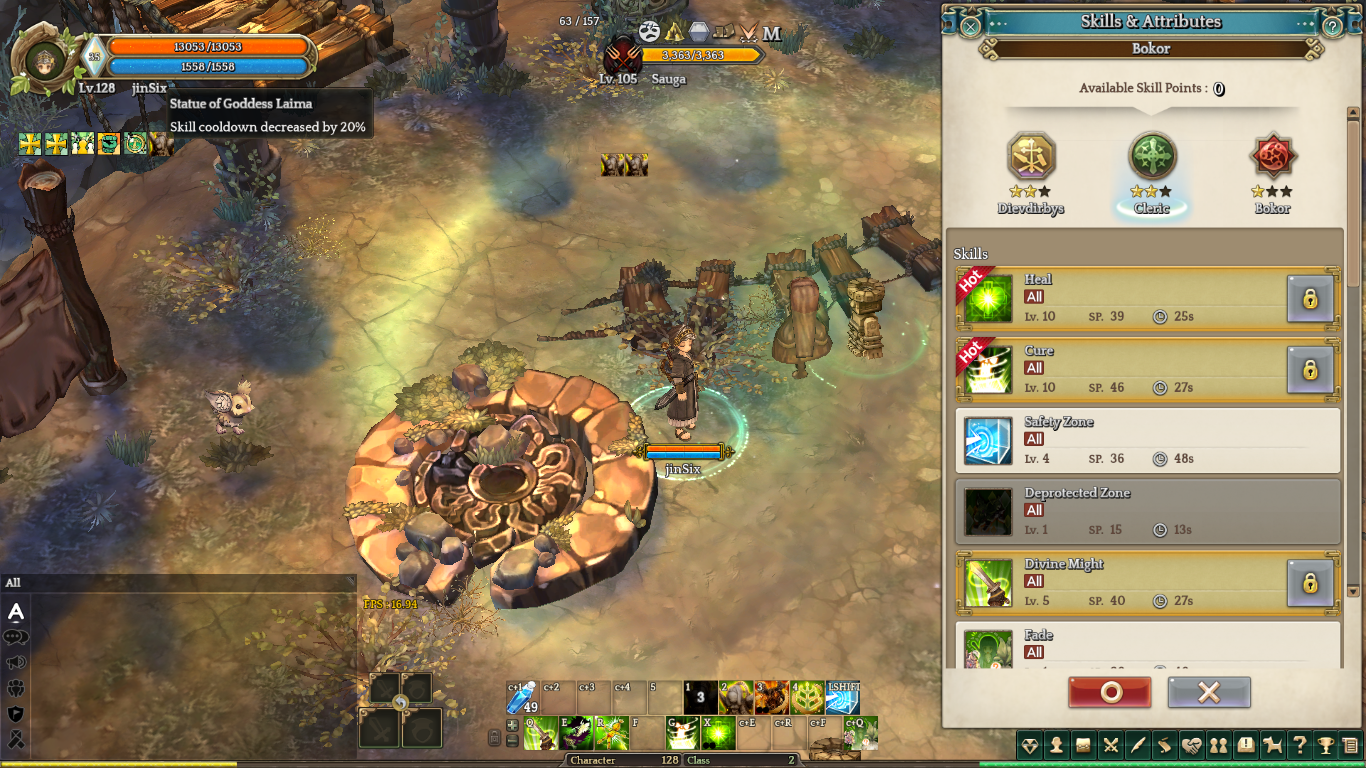This screenshot has height=768, width=1366.
Task: Activate the Safety Zone hotbar skill
Action: 842,697
